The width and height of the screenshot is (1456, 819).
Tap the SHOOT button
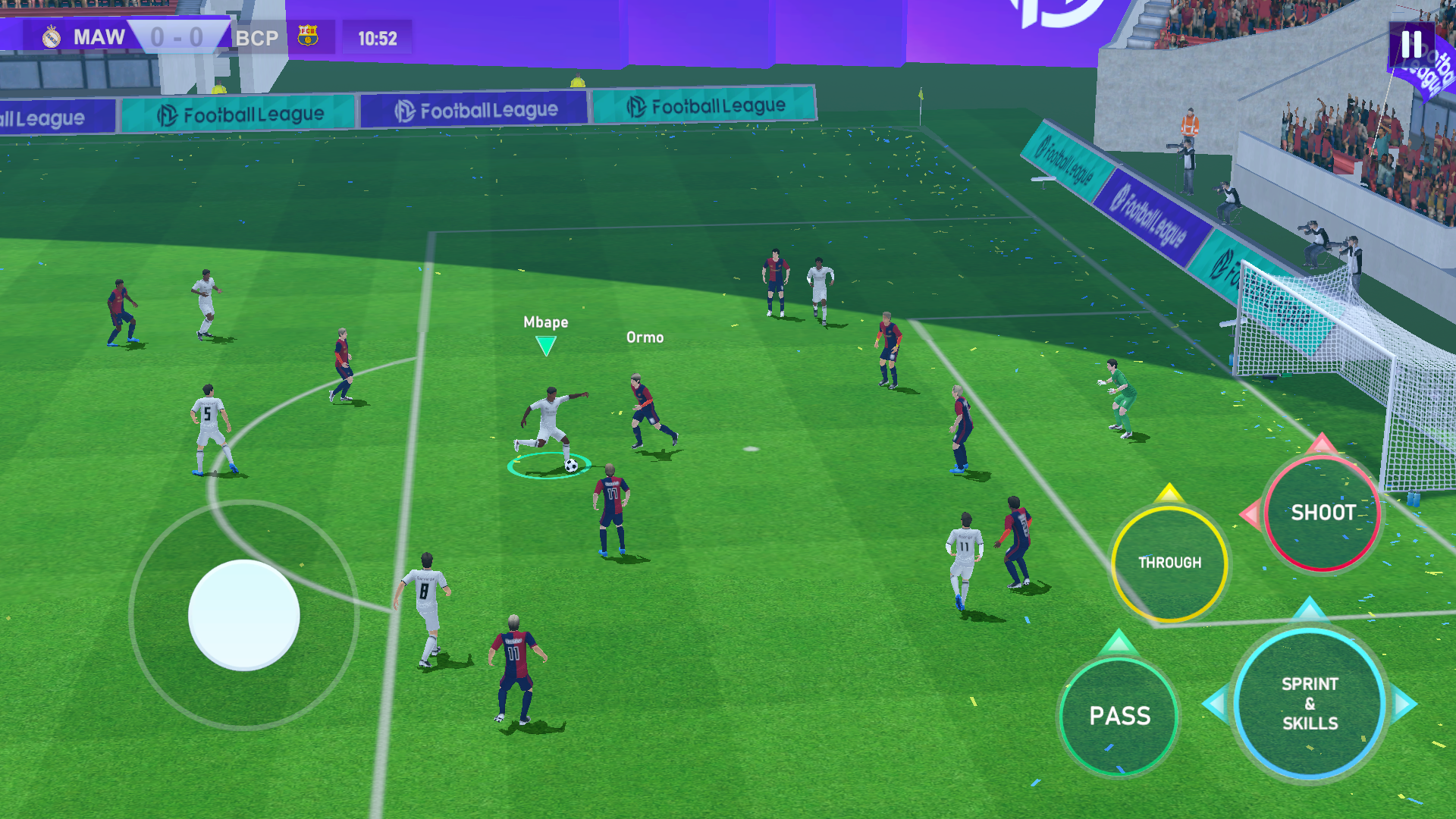1323,513
